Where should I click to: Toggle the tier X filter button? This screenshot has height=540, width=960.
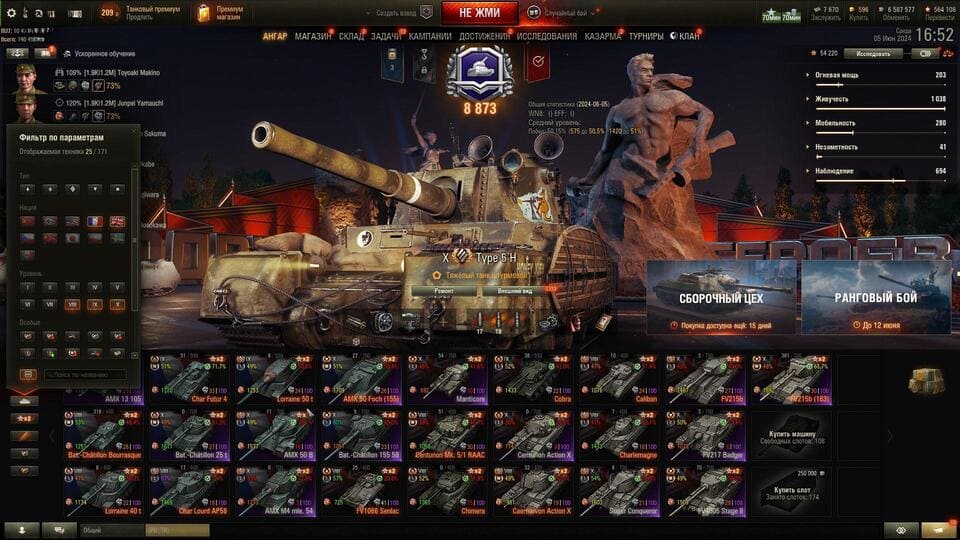coord(117,305)
